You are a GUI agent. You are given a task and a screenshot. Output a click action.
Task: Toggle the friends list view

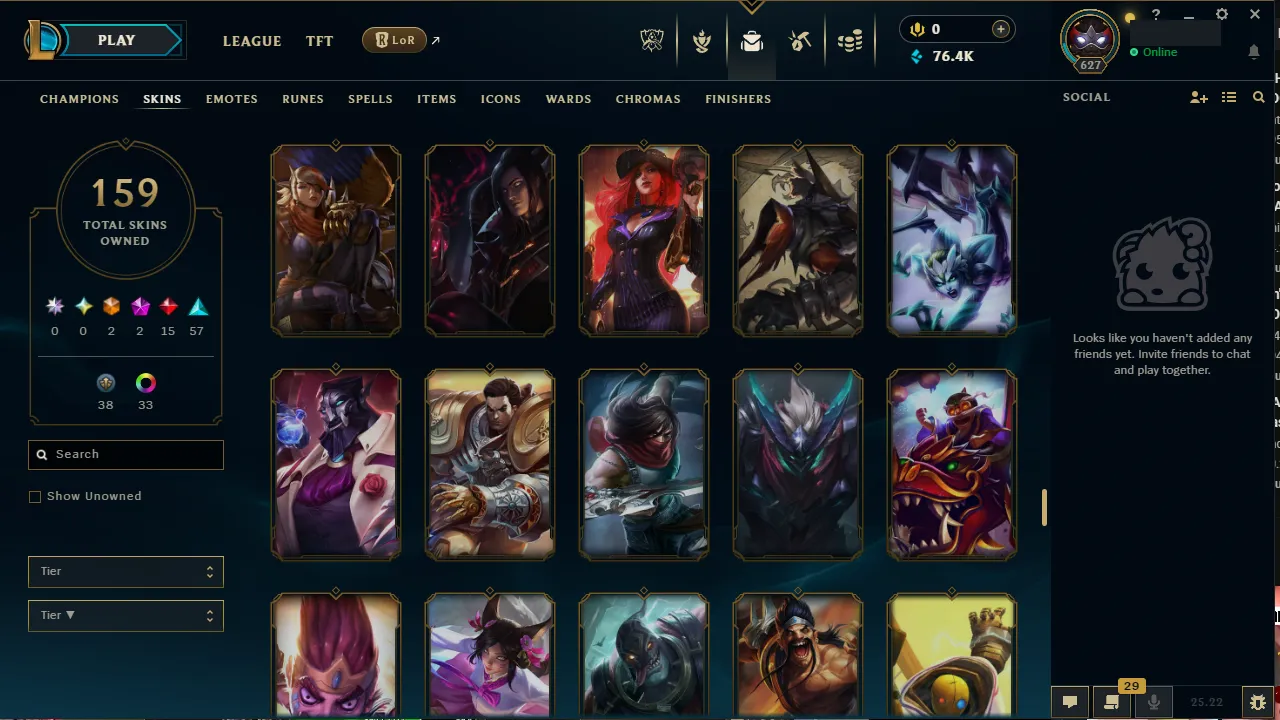pyautogui.click(x=1229, y=97)
